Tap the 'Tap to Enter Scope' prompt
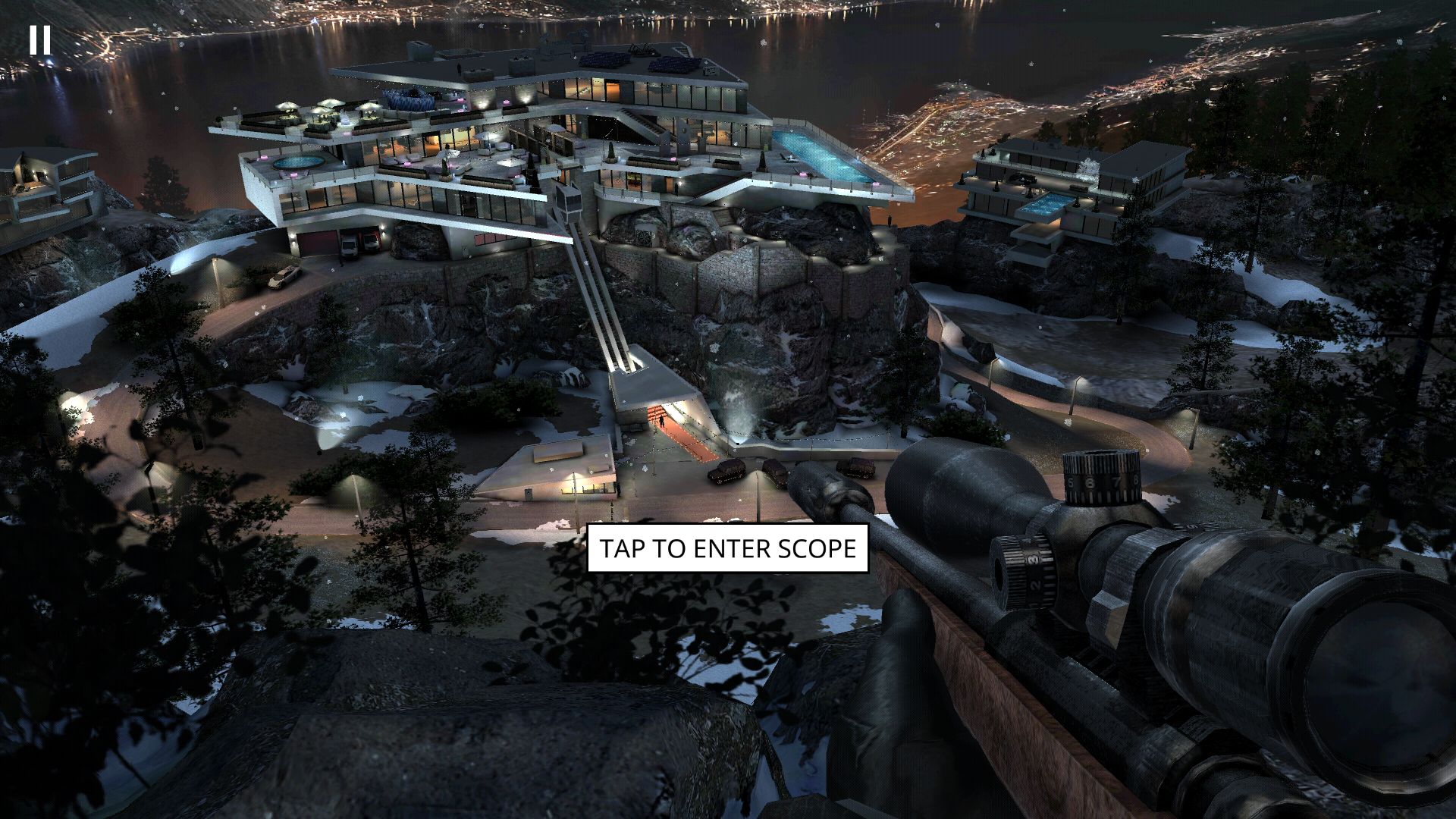 coord(727,548)
